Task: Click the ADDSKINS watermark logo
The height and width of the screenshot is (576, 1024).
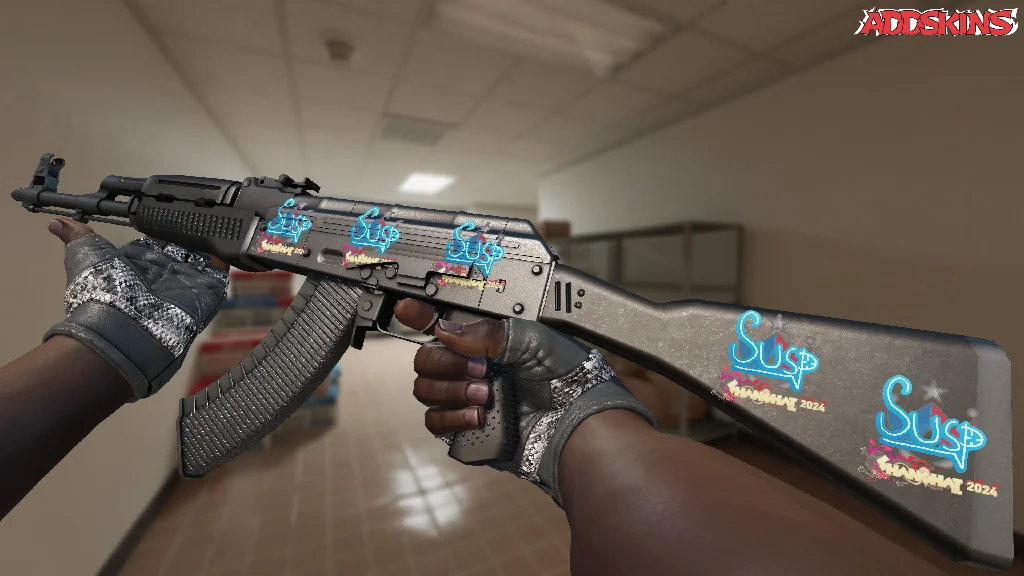Action: tap(936, 22)
